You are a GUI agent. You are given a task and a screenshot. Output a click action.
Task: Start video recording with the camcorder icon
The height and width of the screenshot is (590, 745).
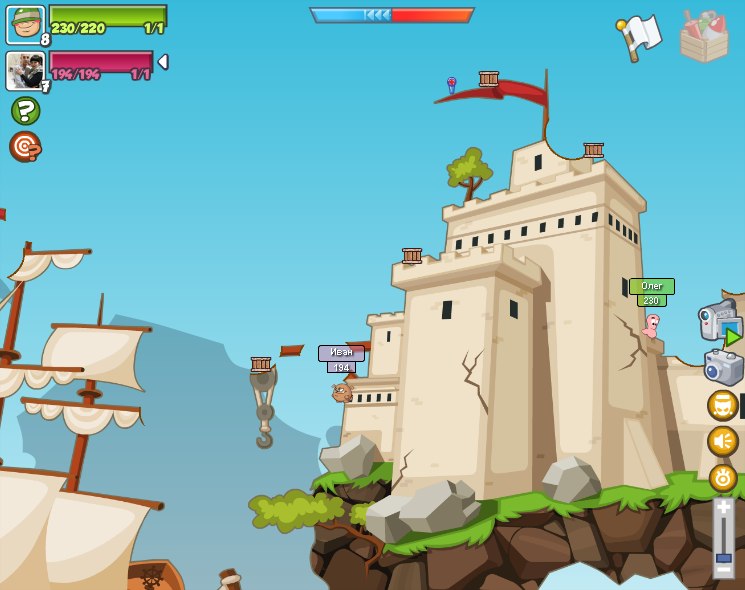(x=719, y=321)
